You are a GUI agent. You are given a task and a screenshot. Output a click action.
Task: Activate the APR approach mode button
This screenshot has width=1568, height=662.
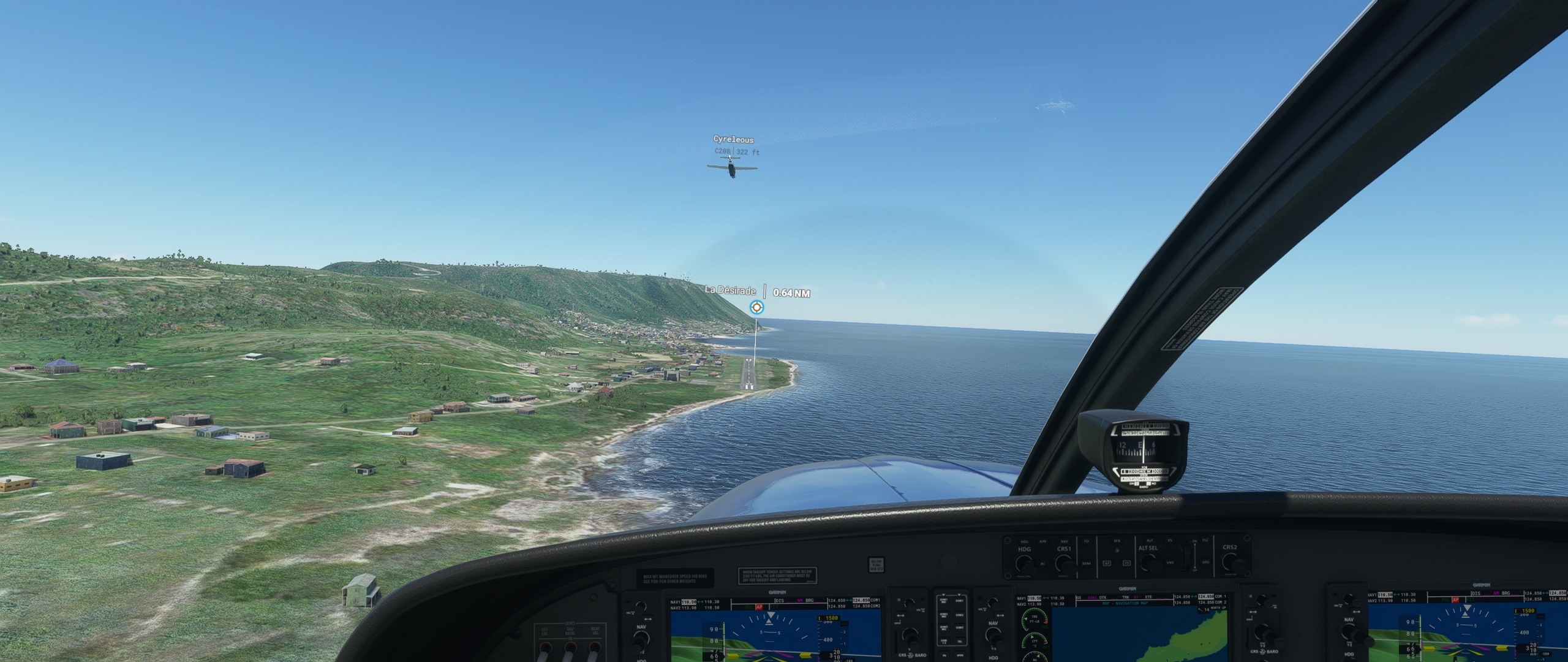tap(1042, 542)
